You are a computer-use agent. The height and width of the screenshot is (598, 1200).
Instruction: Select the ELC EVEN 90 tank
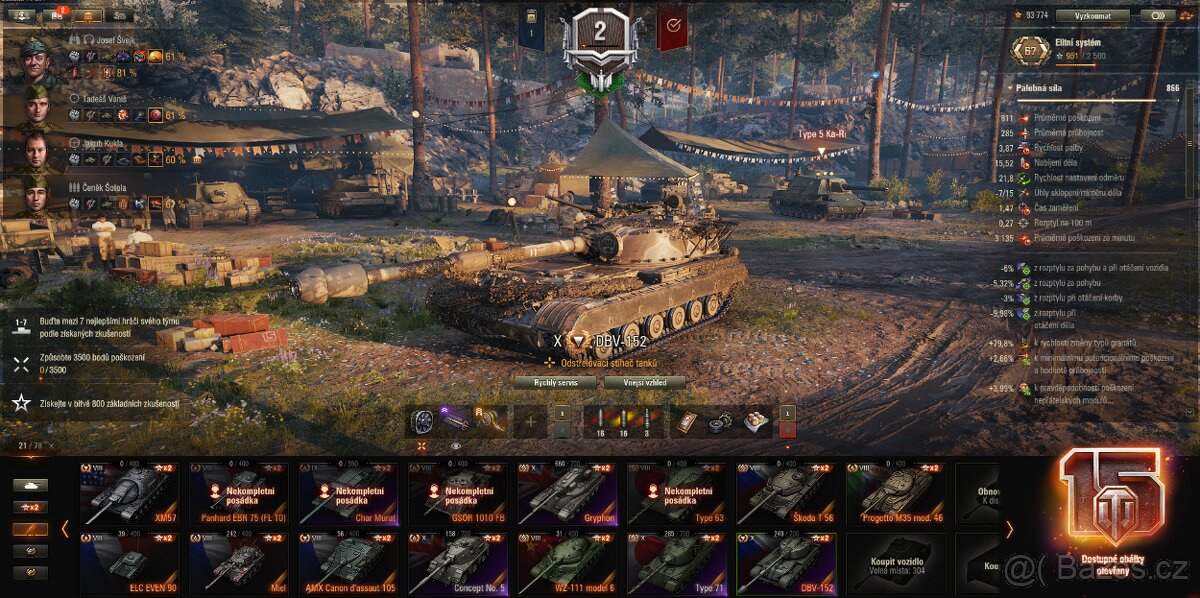click(x=129, y=564)
